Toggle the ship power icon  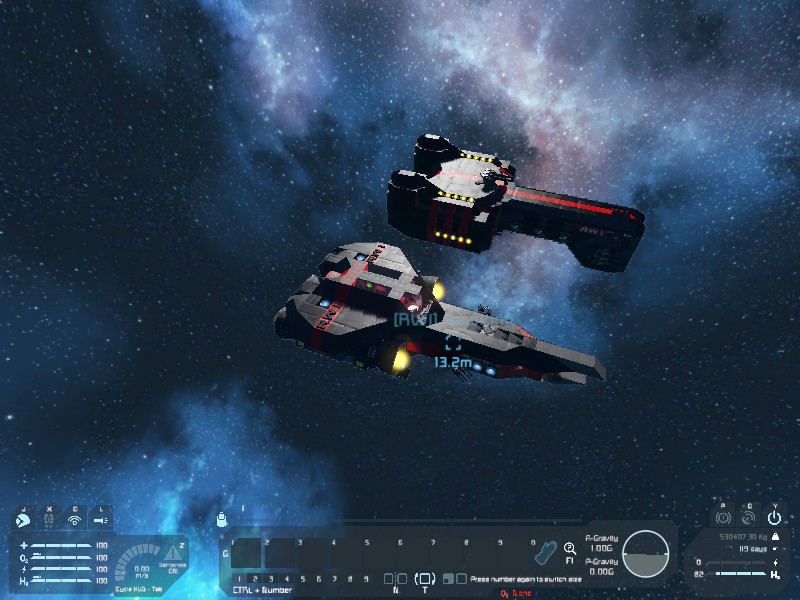(774, 519)
